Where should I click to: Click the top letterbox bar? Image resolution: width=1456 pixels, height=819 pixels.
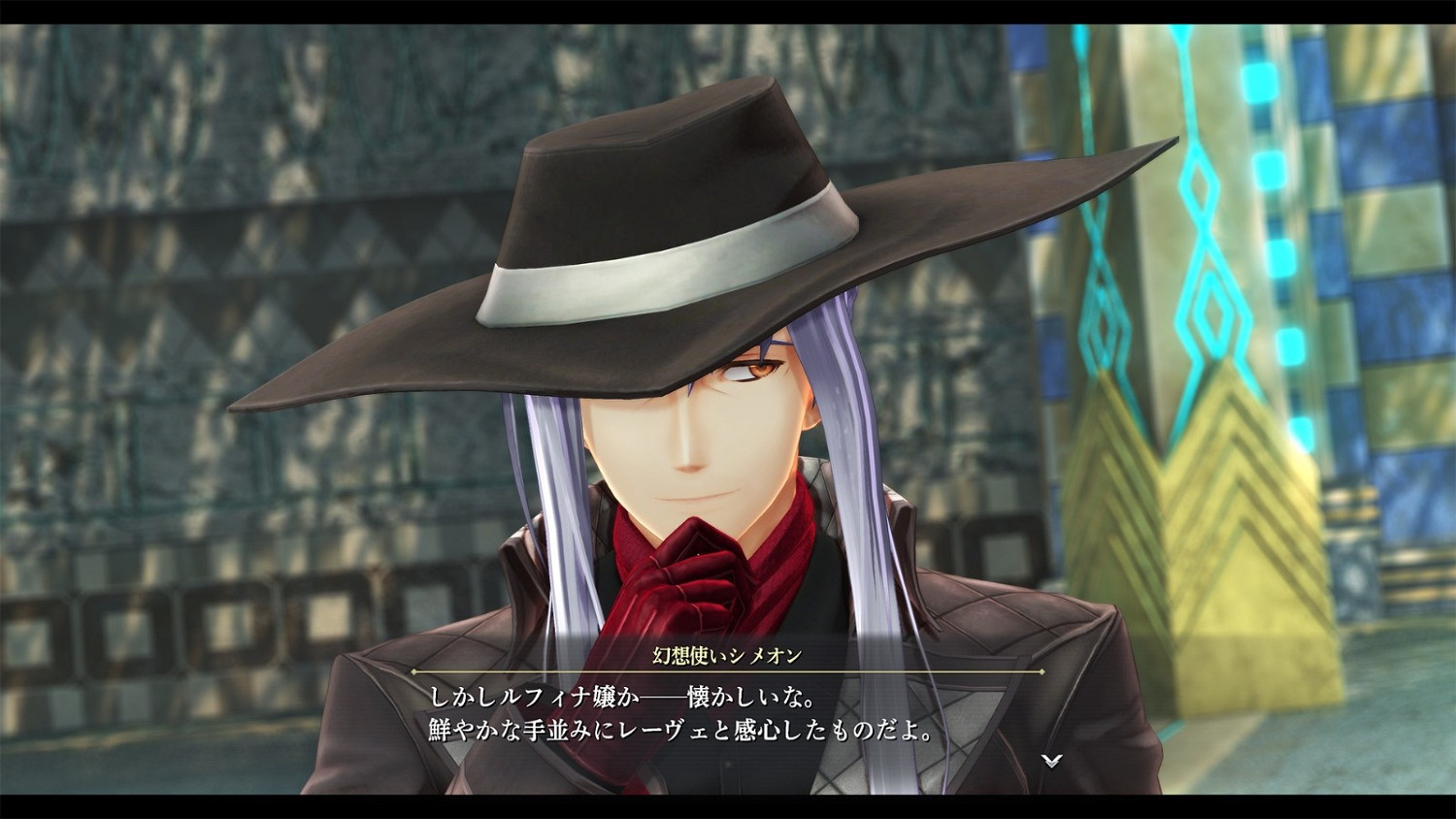pyautogui.click(x=728, y=12)
